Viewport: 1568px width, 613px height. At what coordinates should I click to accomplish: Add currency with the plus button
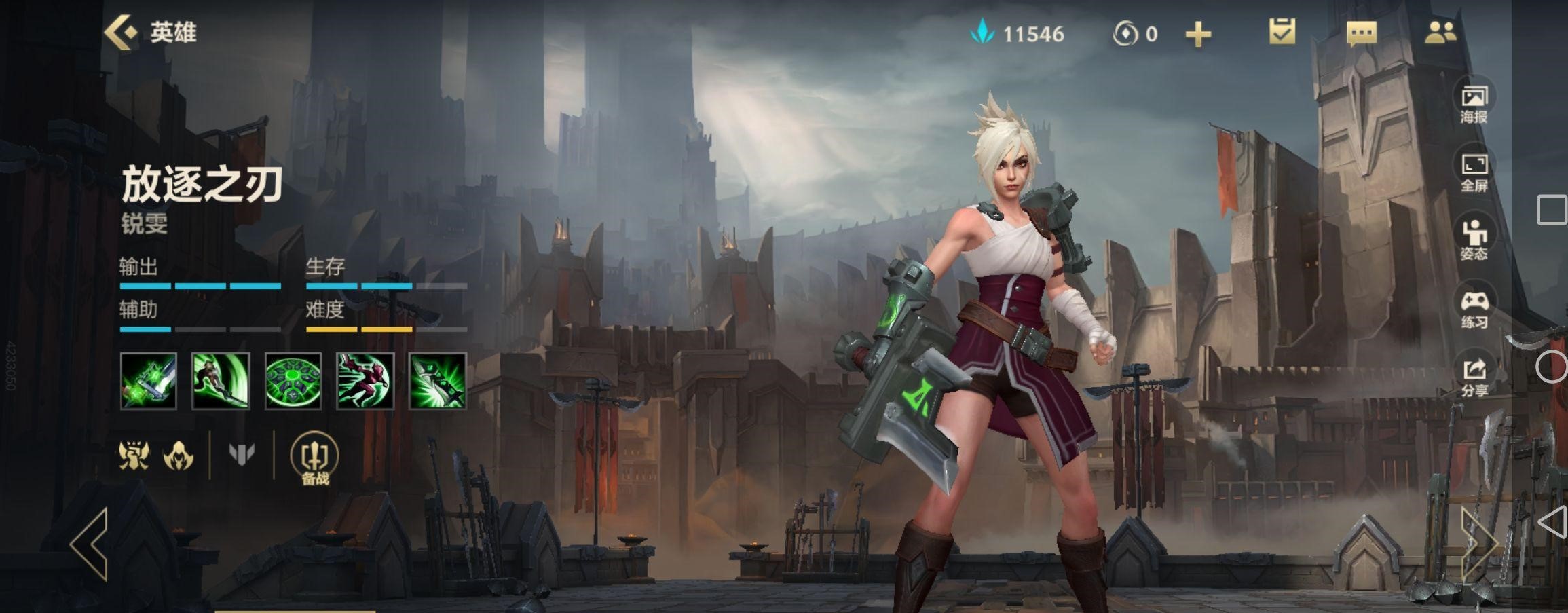click(1198, 34)
